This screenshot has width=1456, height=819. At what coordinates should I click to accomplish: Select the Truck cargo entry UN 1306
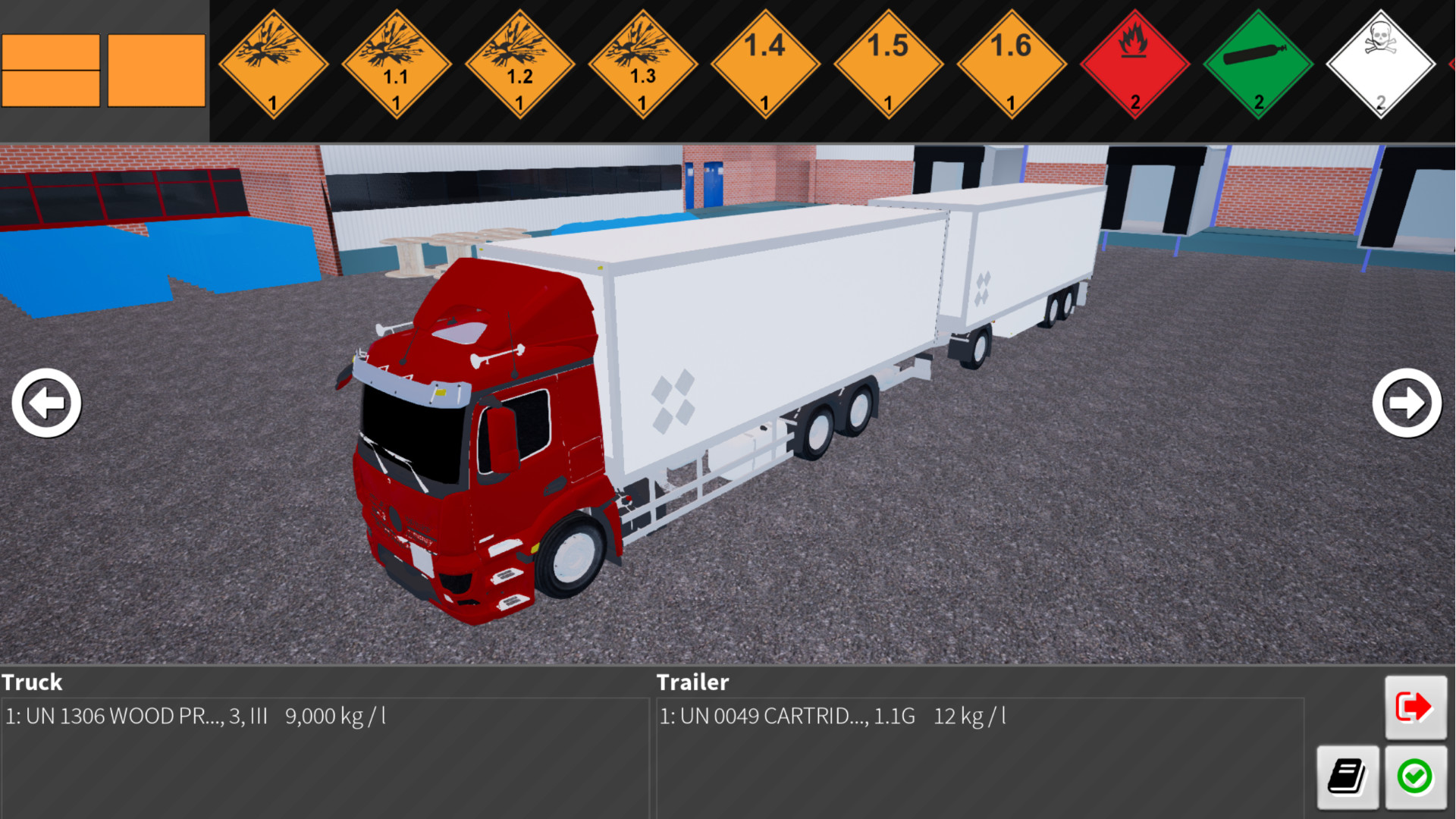(197, 715)
